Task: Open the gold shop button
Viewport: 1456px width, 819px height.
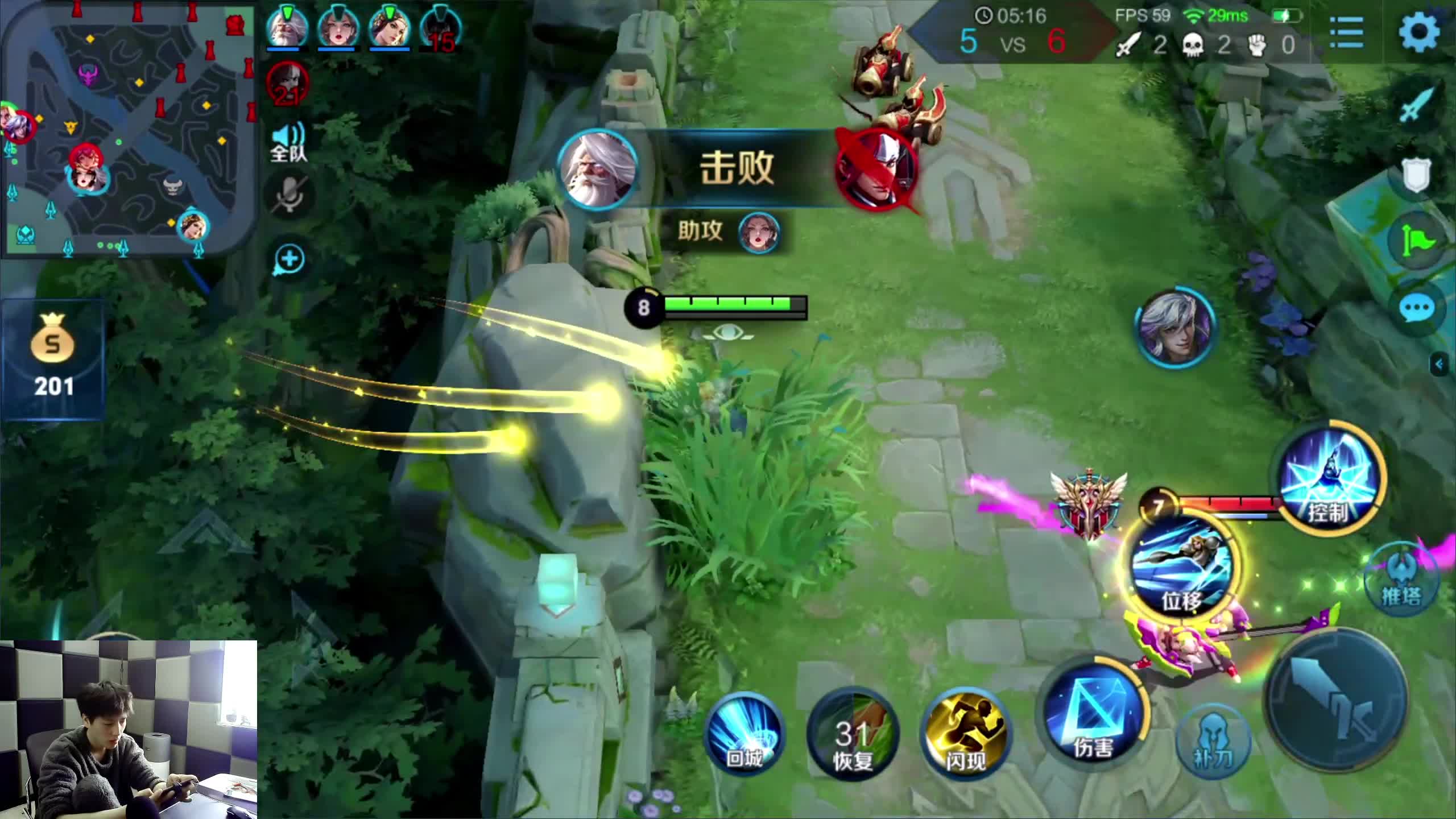Action: pos(53,359)
